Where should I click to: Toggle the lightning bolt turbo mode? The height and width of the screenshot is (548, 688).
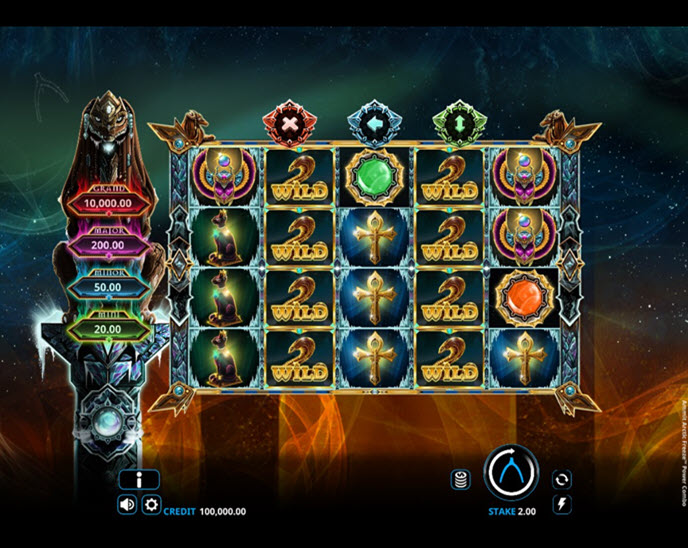click(x=562, y=505)
